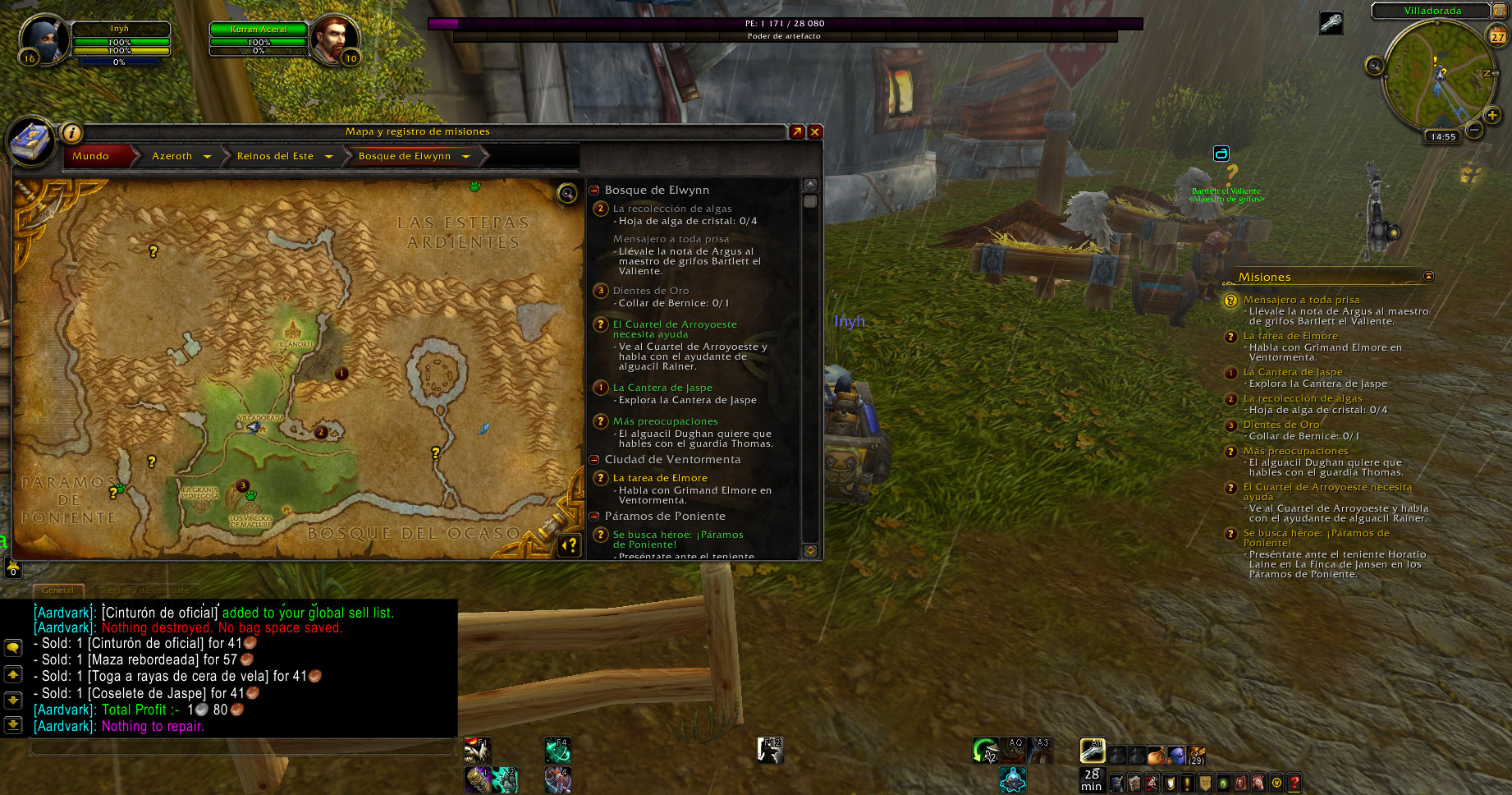Select quest La recolección de algas in log

pyautogui.click(x=672, y=209)
